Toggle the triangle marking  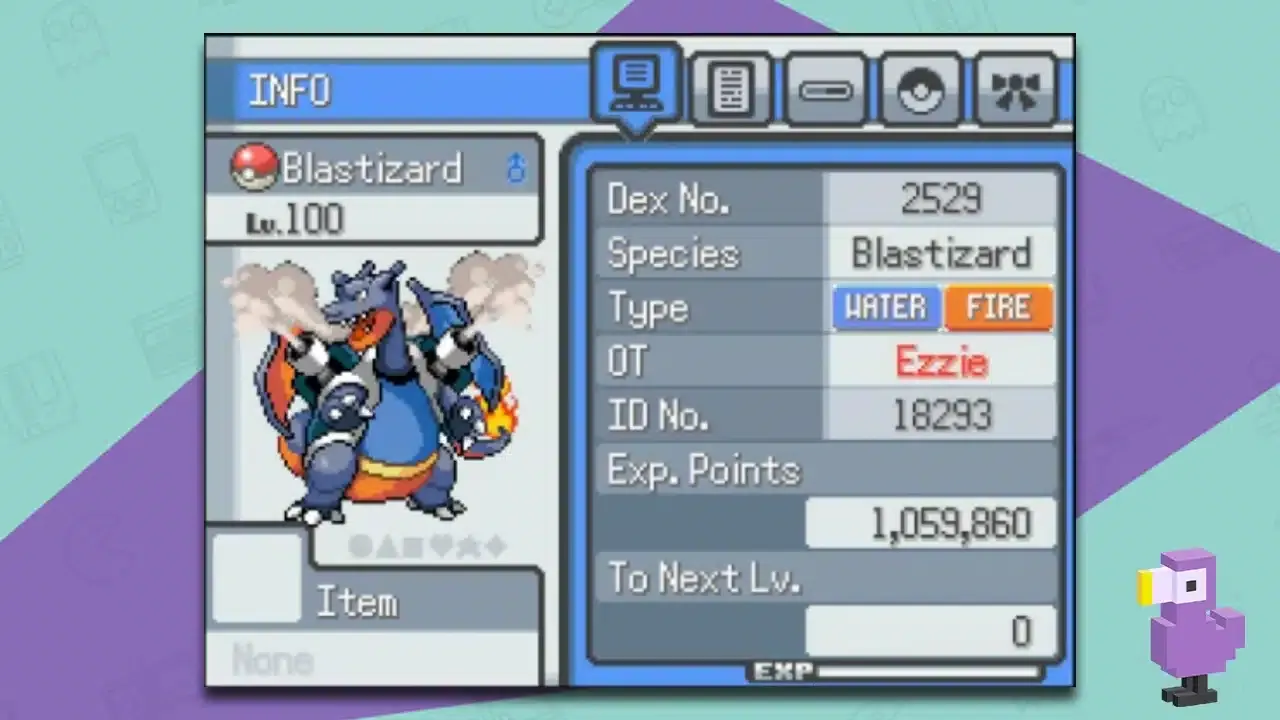click(x=387, y=546)
